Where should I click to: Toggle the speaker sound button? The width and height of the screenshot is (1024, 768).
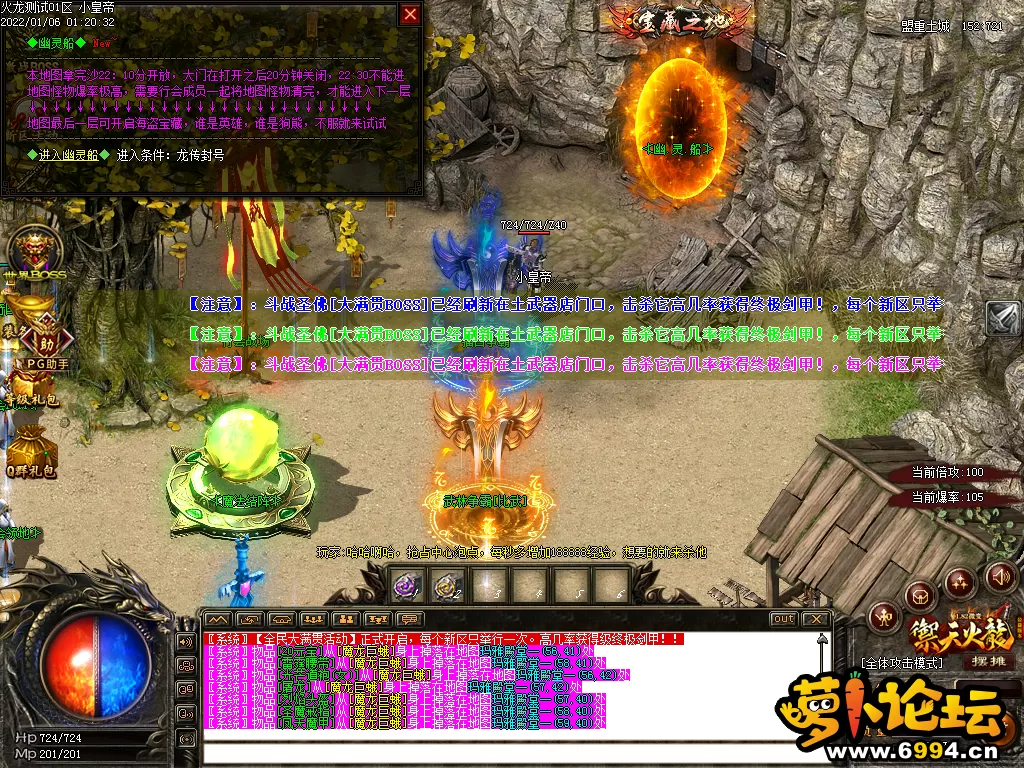pos(1000,577)
